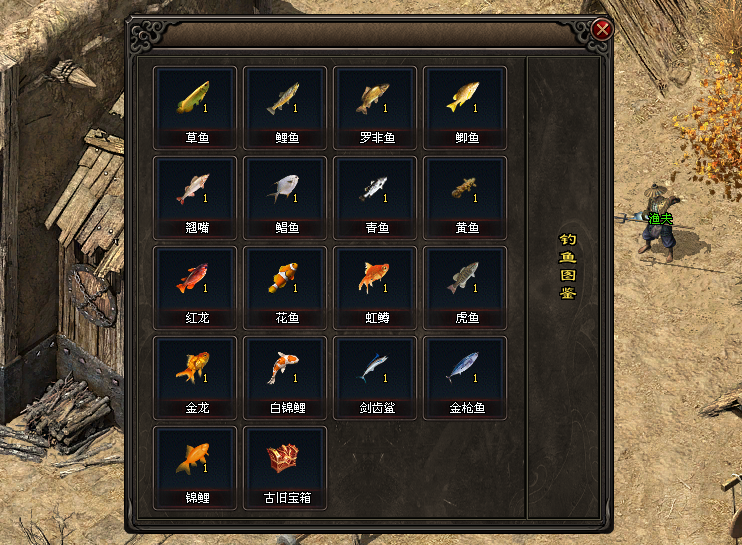Select the 鲫鱼 yellow fish slot

pos(465,100)
